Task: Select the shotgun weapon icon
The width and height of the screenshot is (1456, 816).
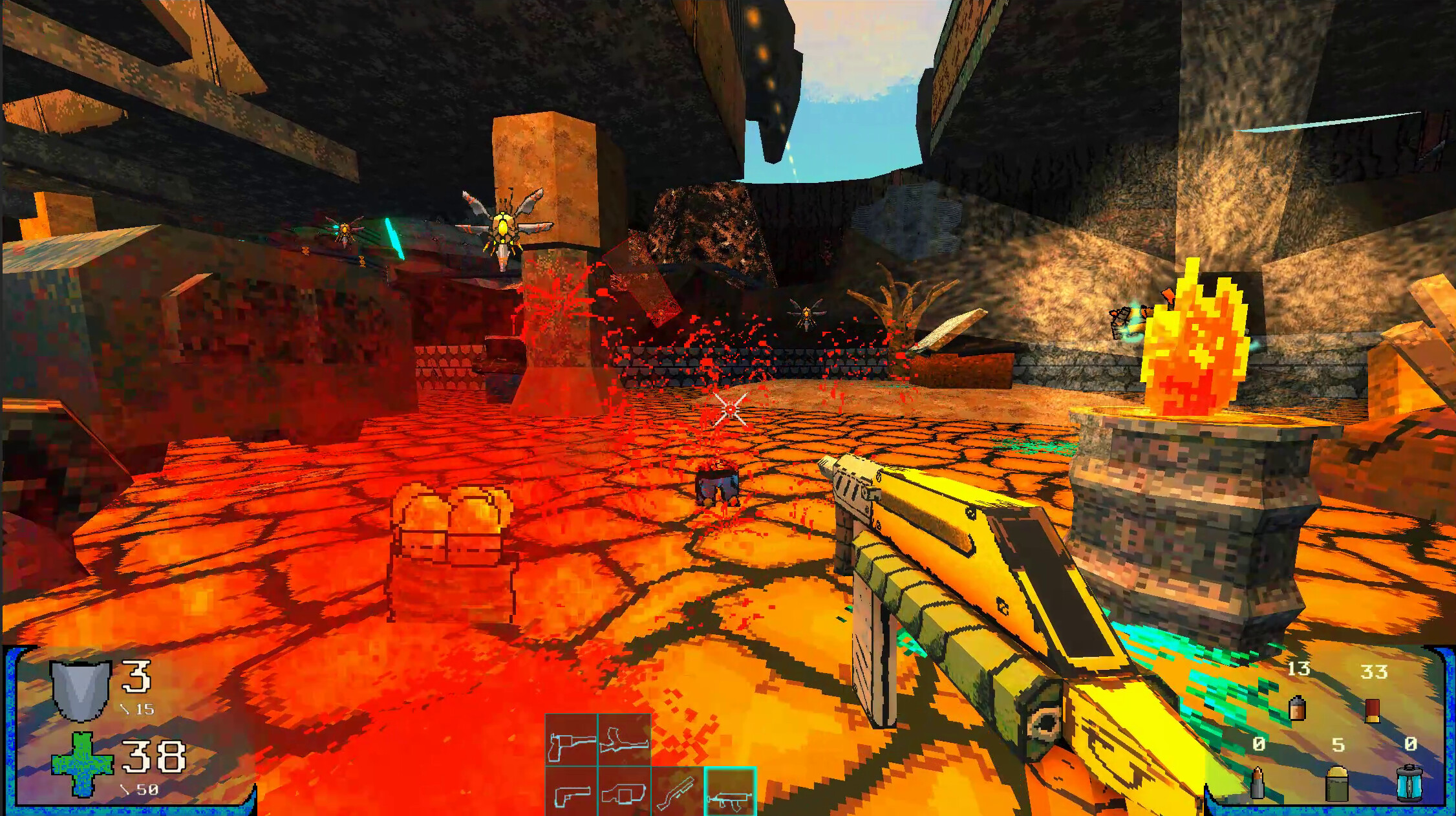Action: [x=677, y=794]
